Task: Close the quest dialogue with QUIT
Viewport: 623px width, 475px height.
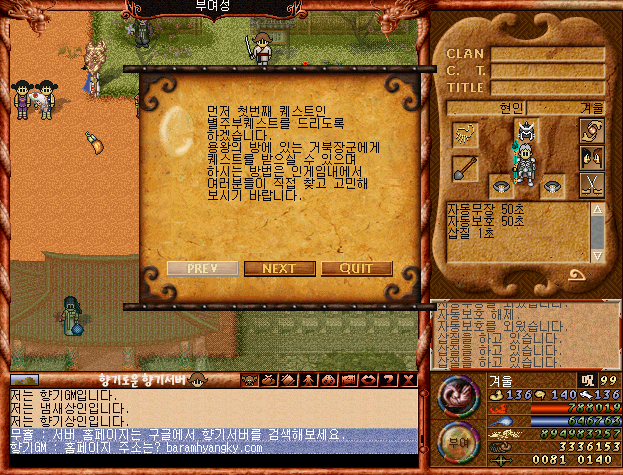Action: (356, 268)
